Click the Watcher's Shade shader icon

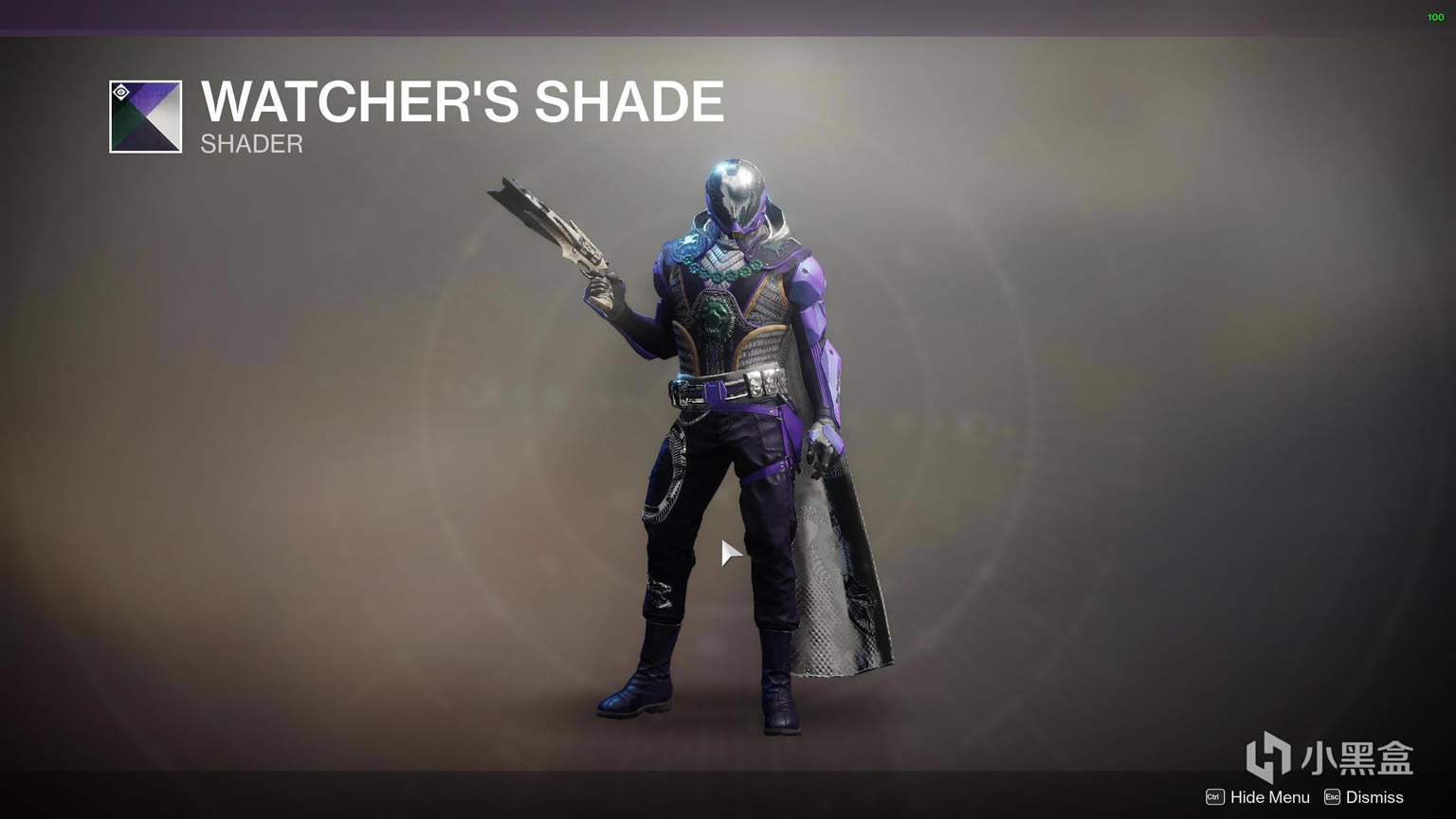tap(145, 117)
